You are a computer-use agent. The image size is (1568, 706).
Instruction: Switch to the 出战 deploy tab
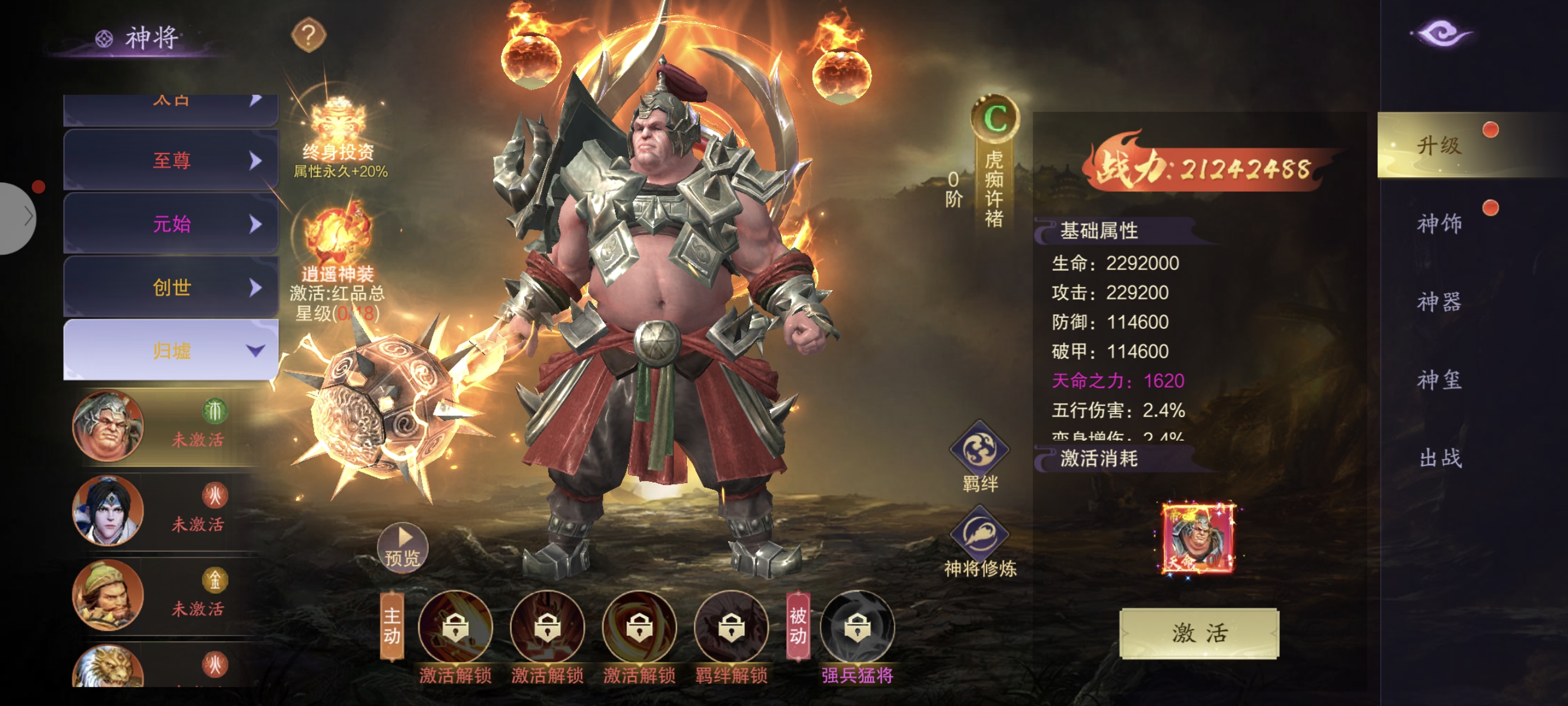point(1439,458)
